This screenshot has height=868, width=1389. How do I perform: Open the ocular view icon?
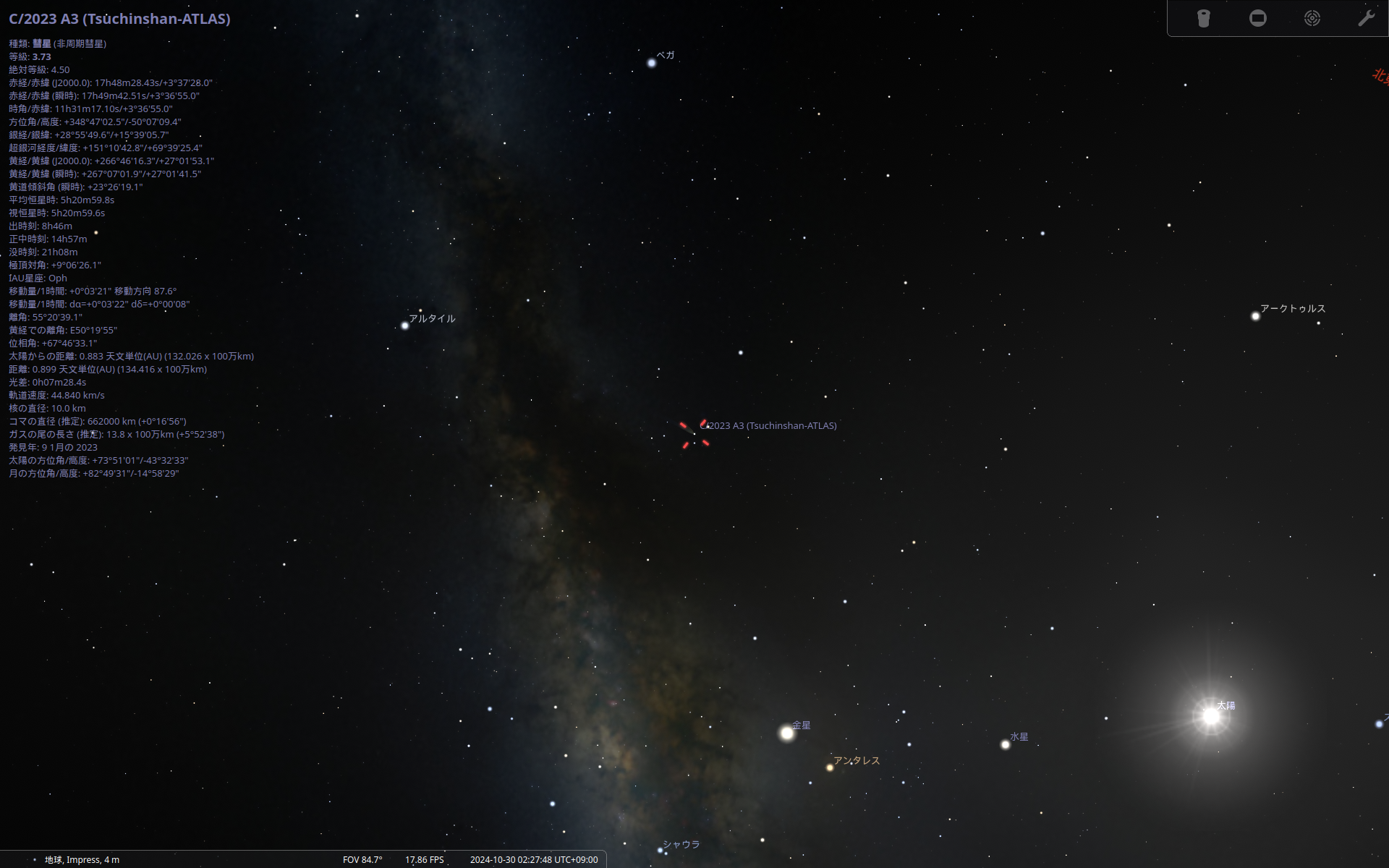pos(1204,18)
